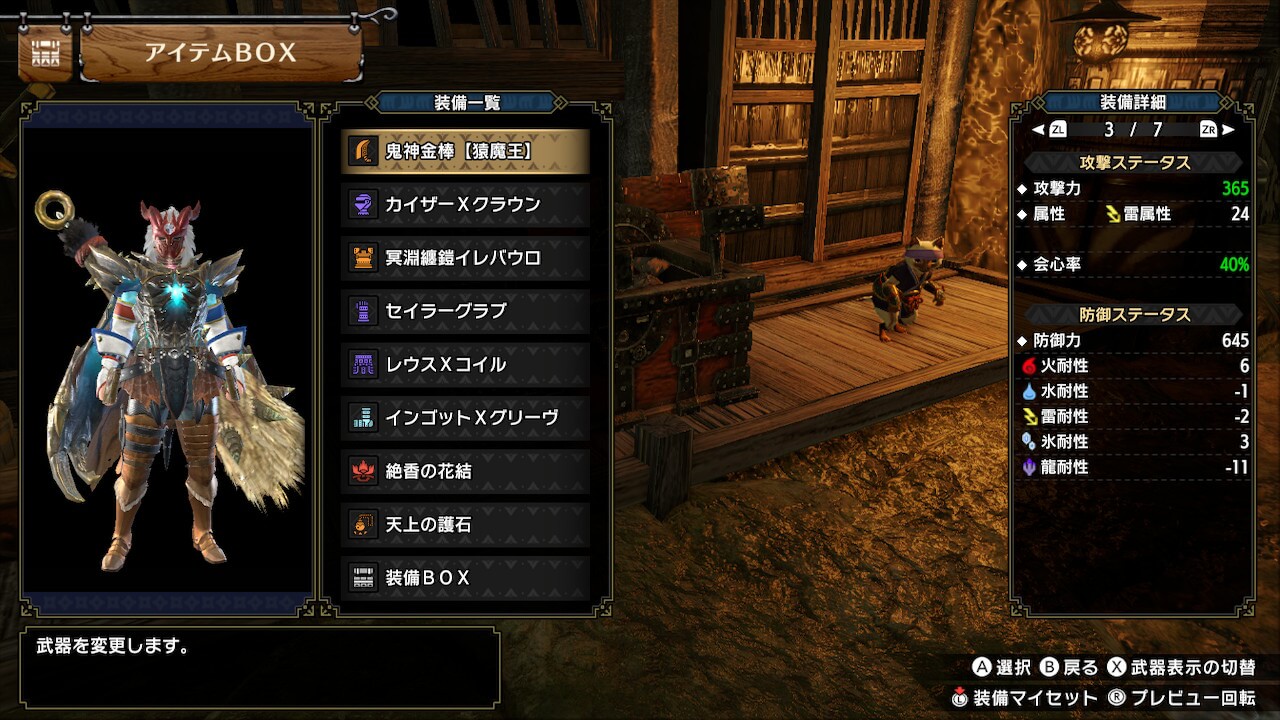Choose the カイザーXクラウン helmet entry

click(465, 204)
